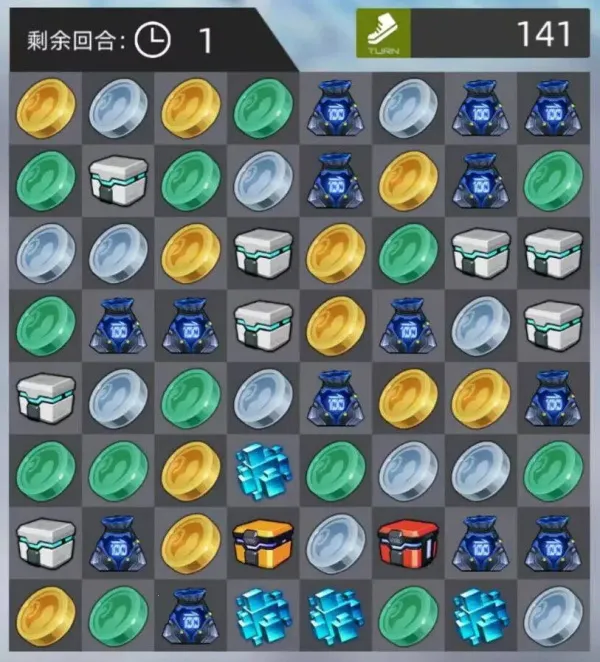This screenshot has width=600, height=662.
Task: Pick the silver coin between the two colored chests
Action: click(335, 541)
